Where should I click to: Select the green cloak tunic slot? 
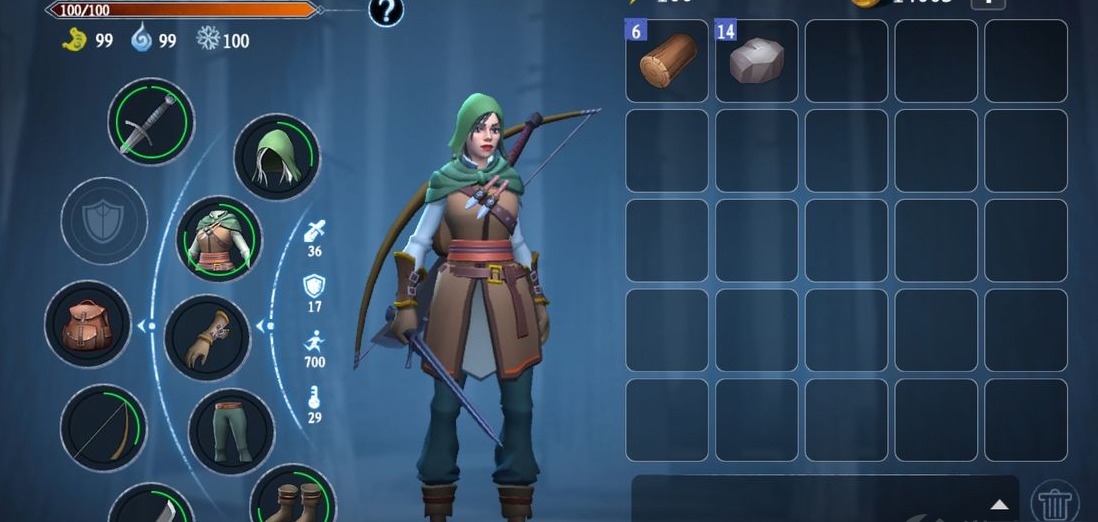pyautogui.click(x=219, y=239)
